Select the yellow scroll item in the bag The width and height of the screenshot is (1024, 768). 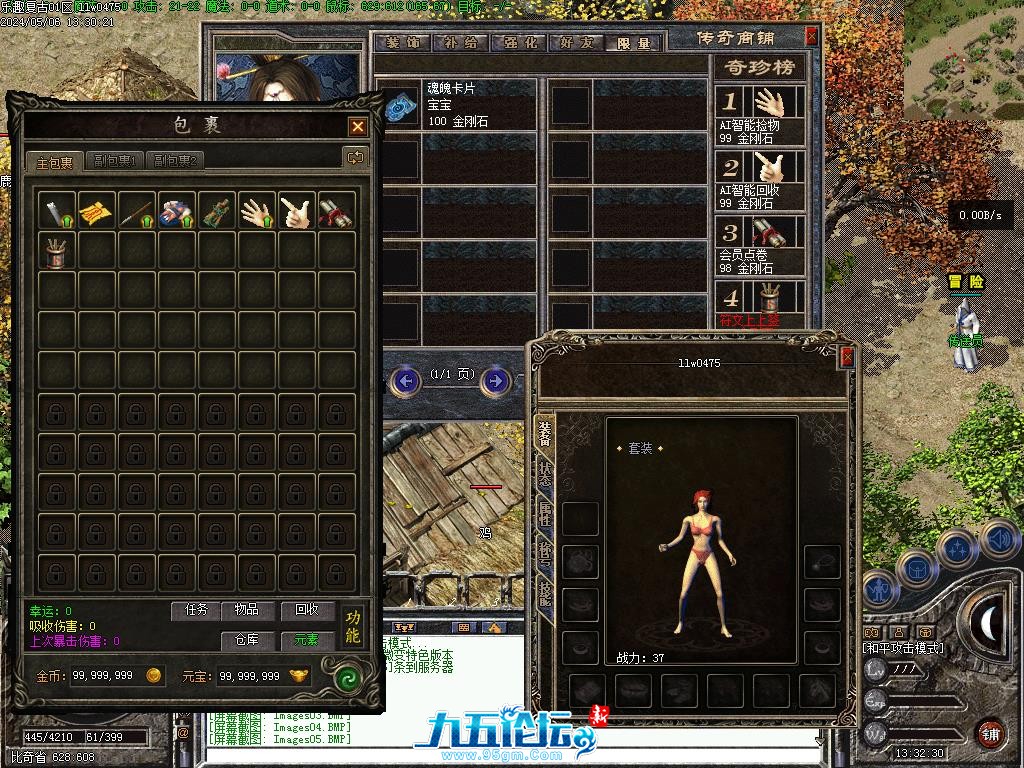tap(97, 211)
